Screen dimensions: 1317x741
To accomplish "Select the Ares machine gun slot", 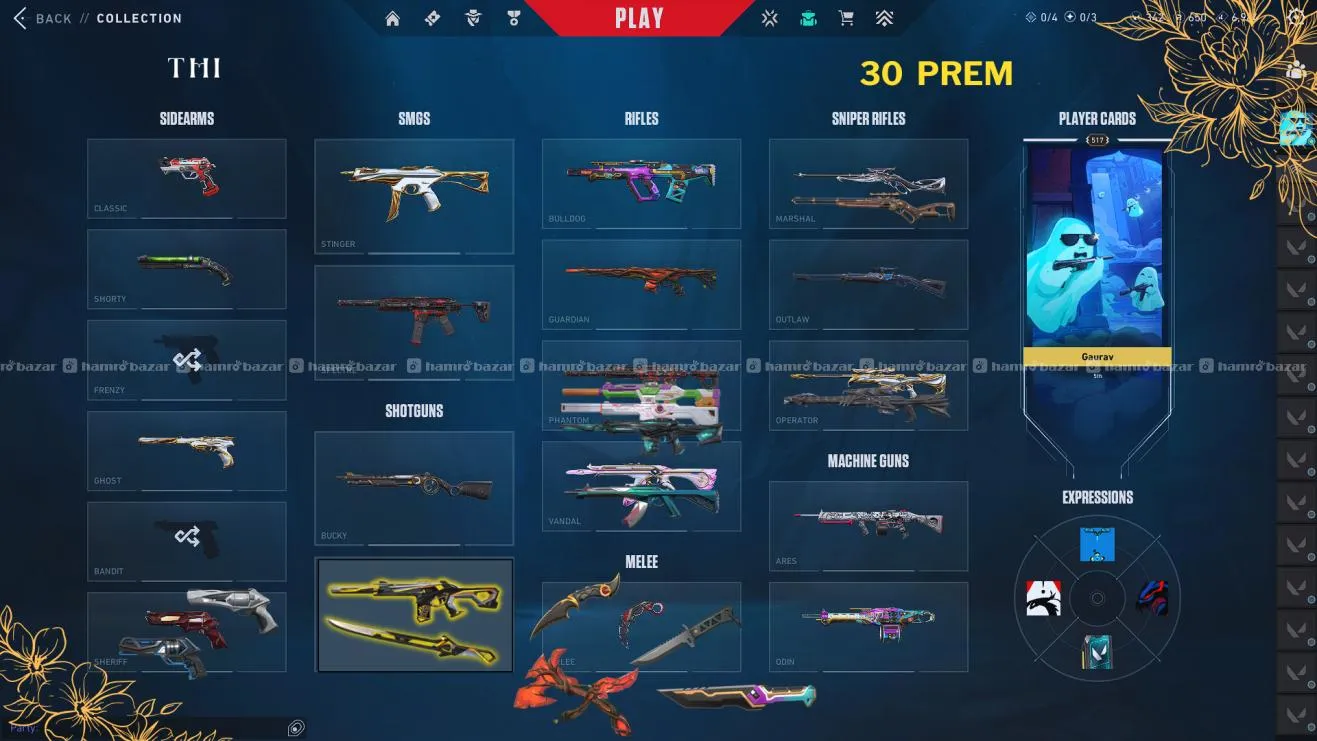I will pyautogui.click(x=868, y=526).
